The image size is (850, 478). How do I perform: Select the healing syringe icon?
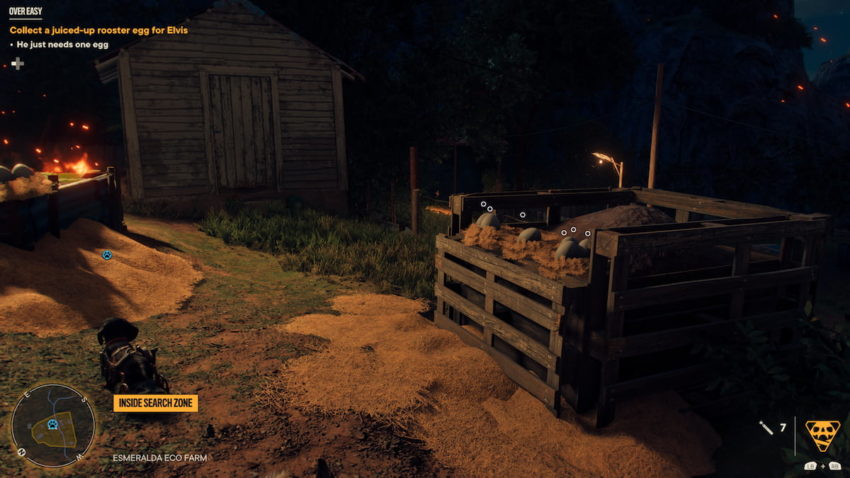(766, 428)
